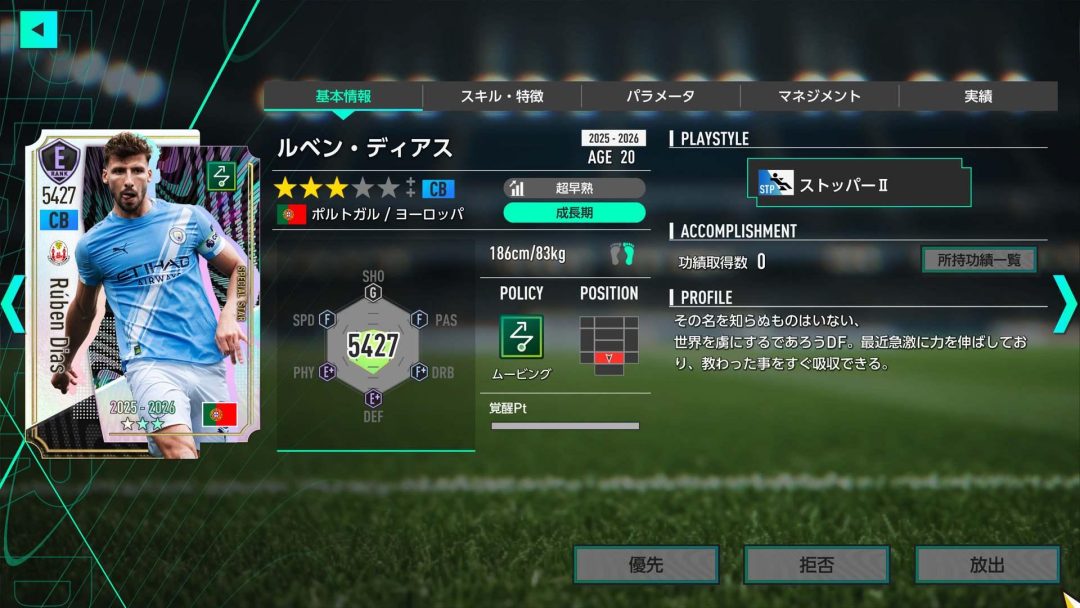Switch to the 基本情報 tab
This screenshot has height=608, width=1080.
343,96
